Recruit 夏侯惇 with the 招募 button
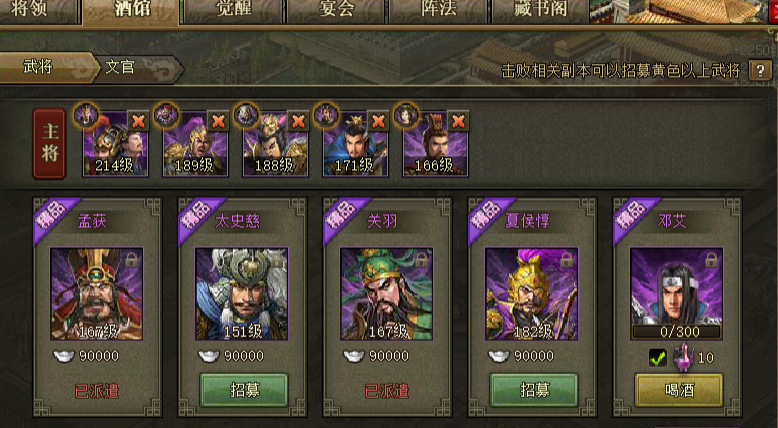This screenshot has height=428, width=778. (534, 390)
